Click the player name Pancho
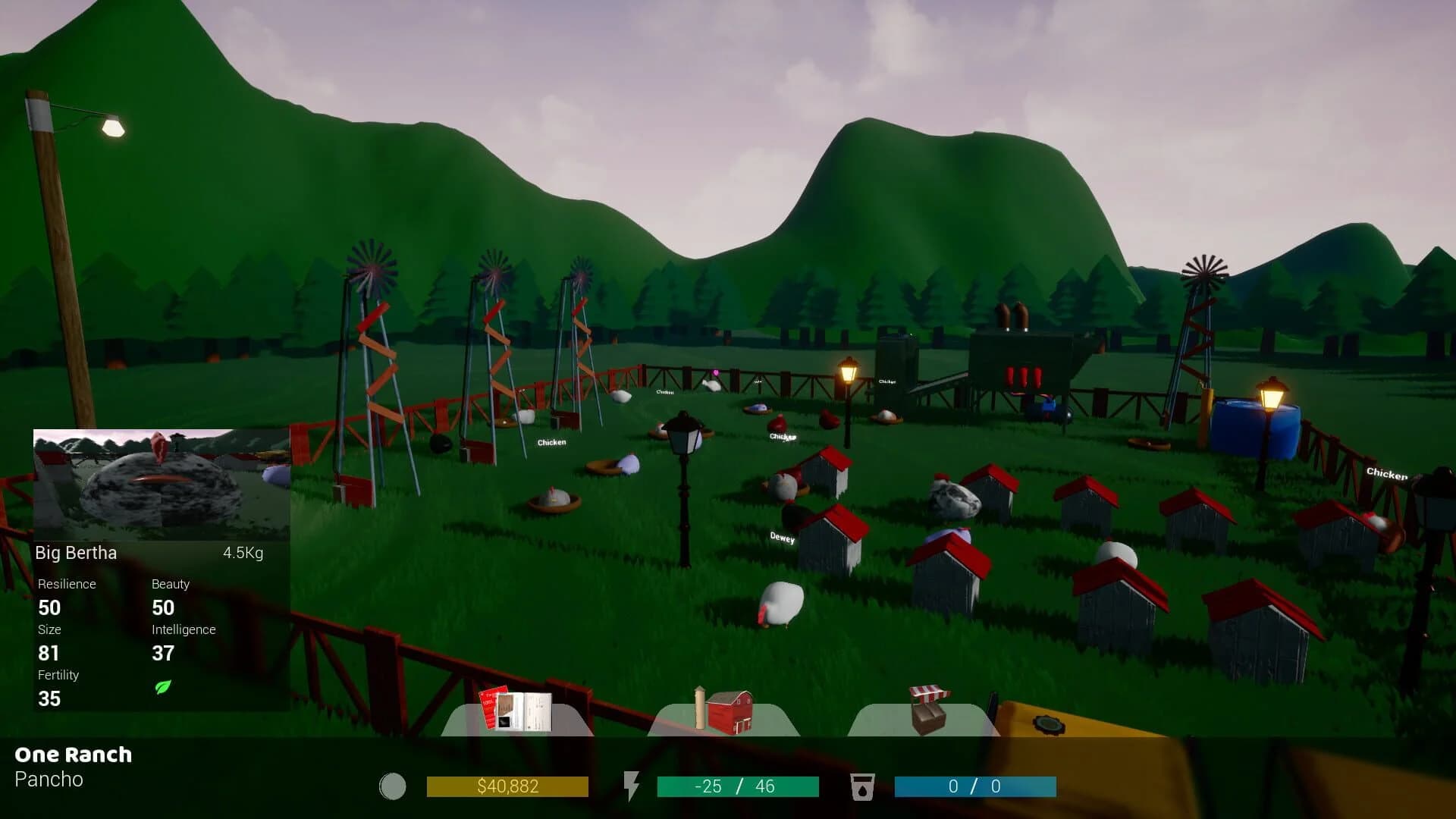The image size is (1456, 819). tap(49, 780)
